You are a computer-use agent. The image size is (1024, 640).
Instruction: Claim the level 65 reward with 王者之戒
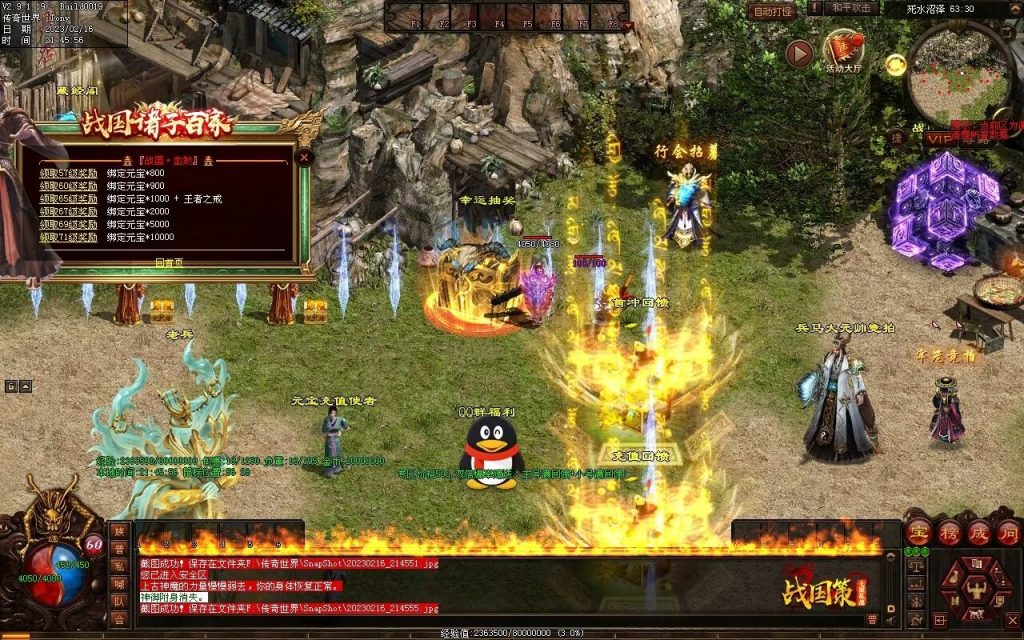pos(69,198)
